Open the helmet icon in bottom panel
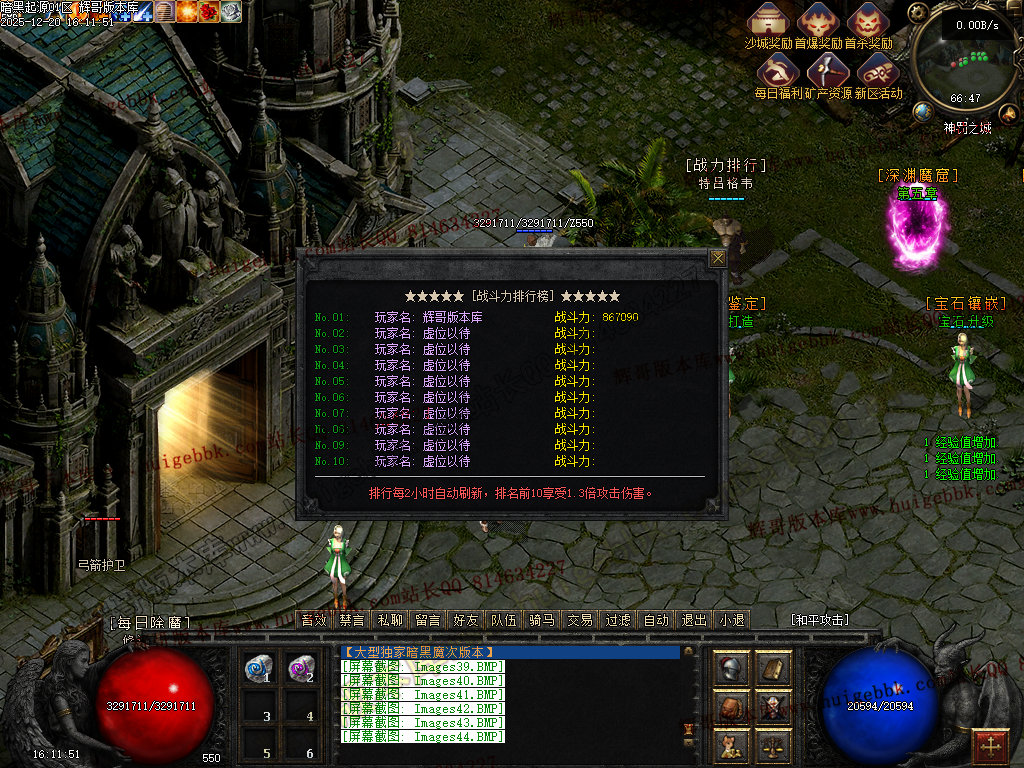This screenshot has height=768, width=1024. 731,669
